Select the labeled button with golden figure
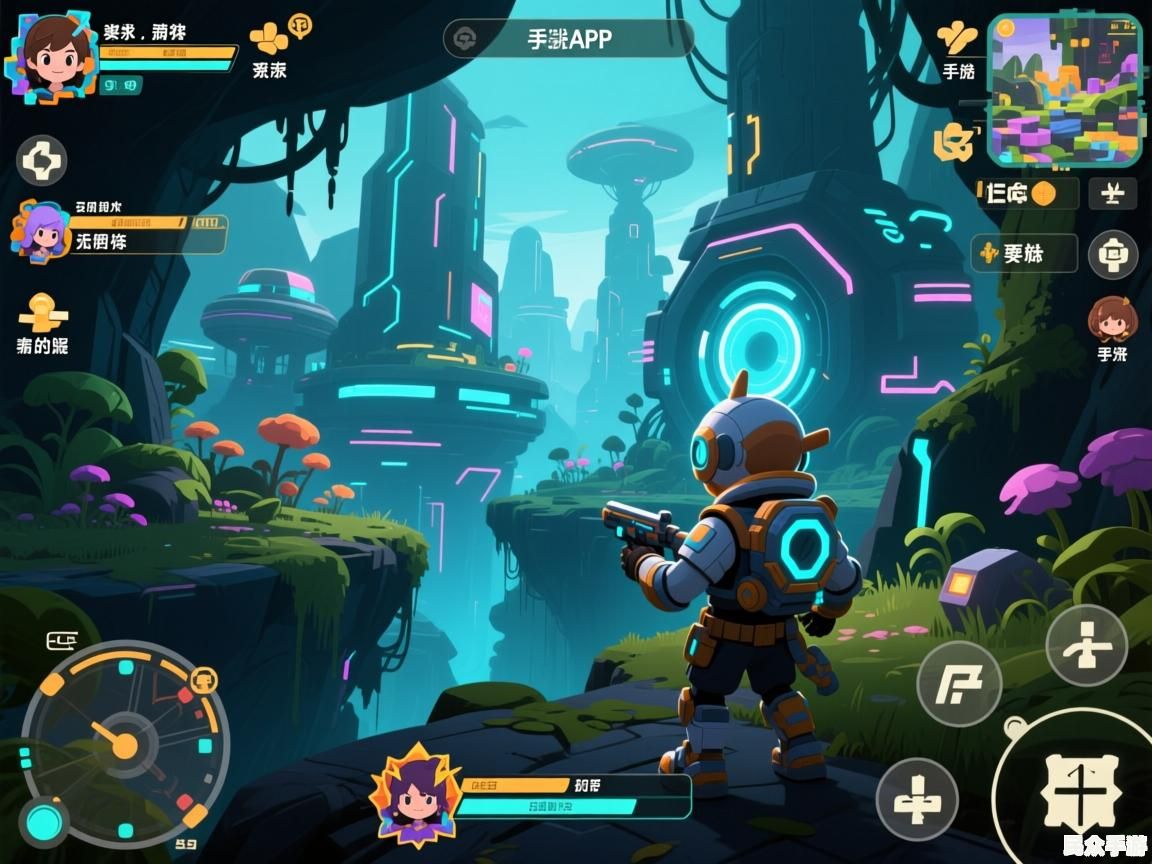 pyautogui.click(x=1024, y=254)
